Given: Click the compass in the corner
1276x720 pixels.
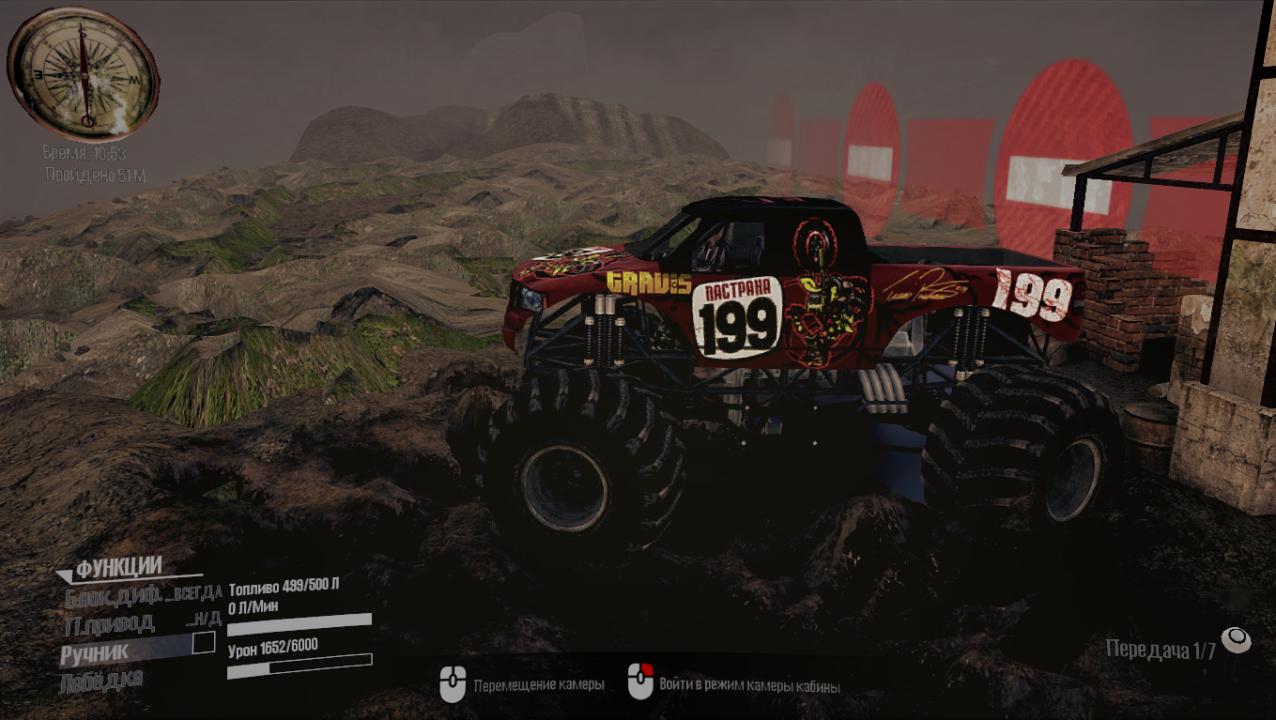Looking at the screenshot, I should (x=84, y=74).
